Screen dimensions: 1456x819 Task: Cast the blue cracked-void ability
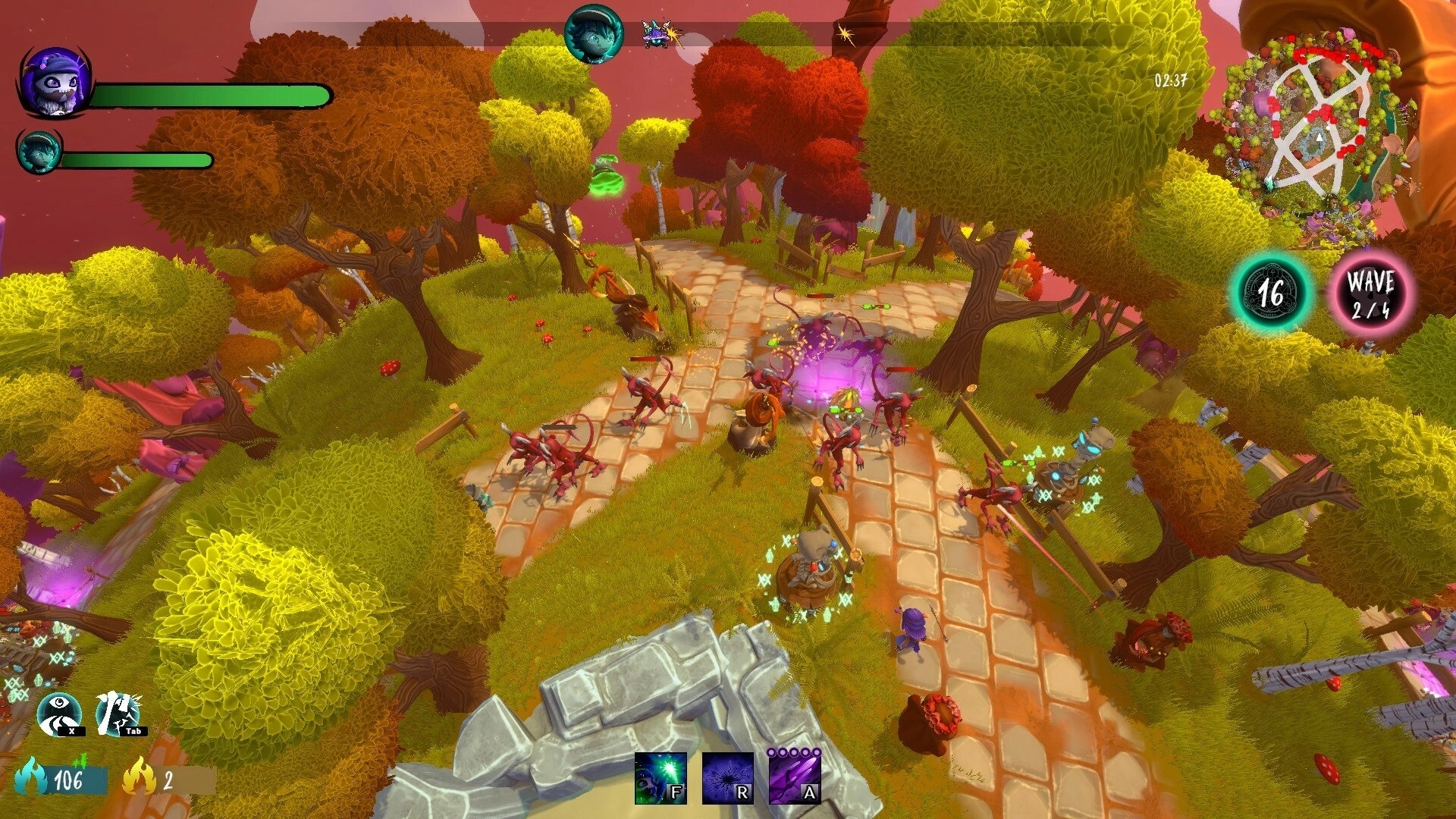(x=727, y=777)
